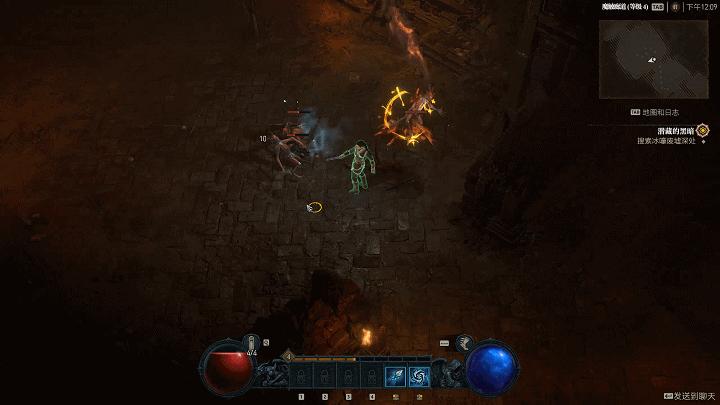Click the gold quest marker icon

click(703, 130)
